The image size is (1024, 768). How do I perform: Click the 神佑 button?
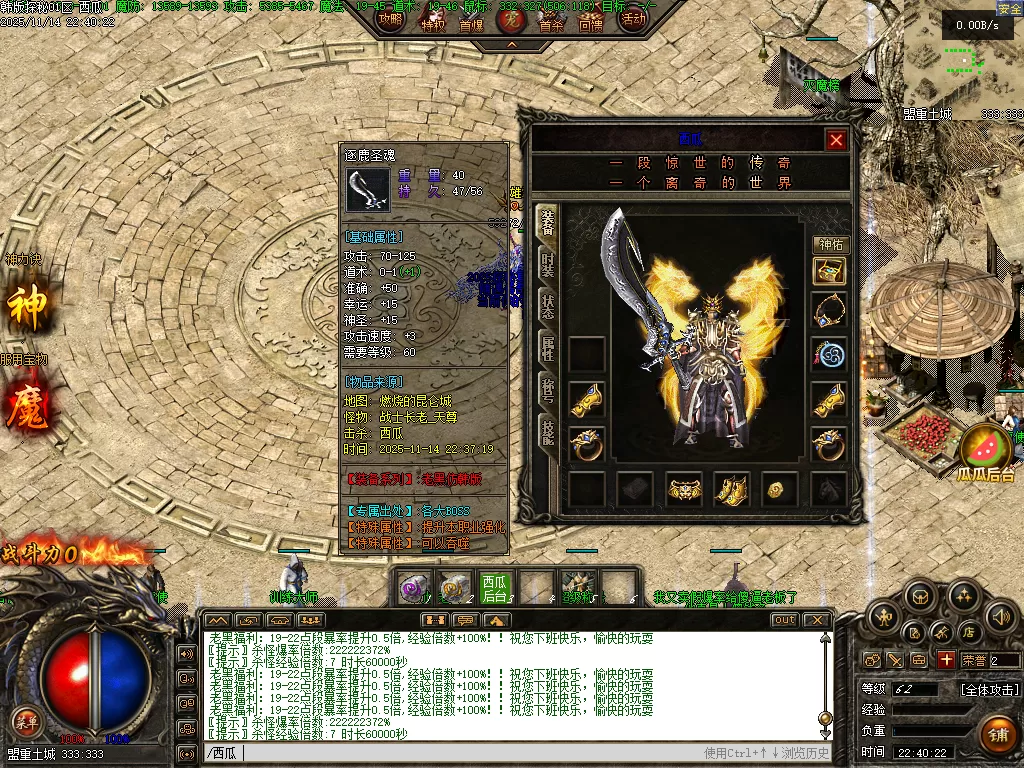point(830,244)
